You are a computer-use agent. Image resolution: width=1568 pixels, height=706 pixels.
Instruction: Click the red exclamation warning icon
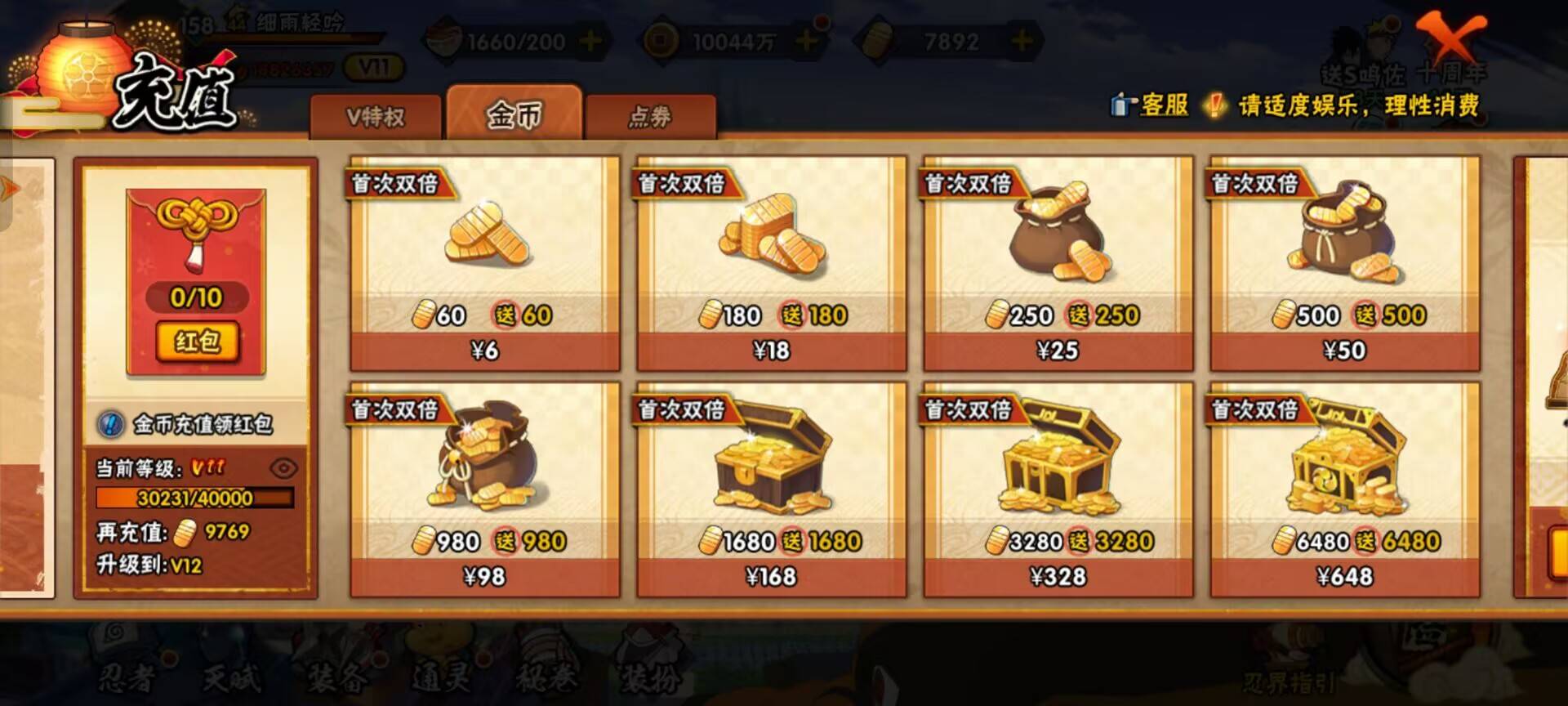pyautogui.click(x=1214, y=105)
